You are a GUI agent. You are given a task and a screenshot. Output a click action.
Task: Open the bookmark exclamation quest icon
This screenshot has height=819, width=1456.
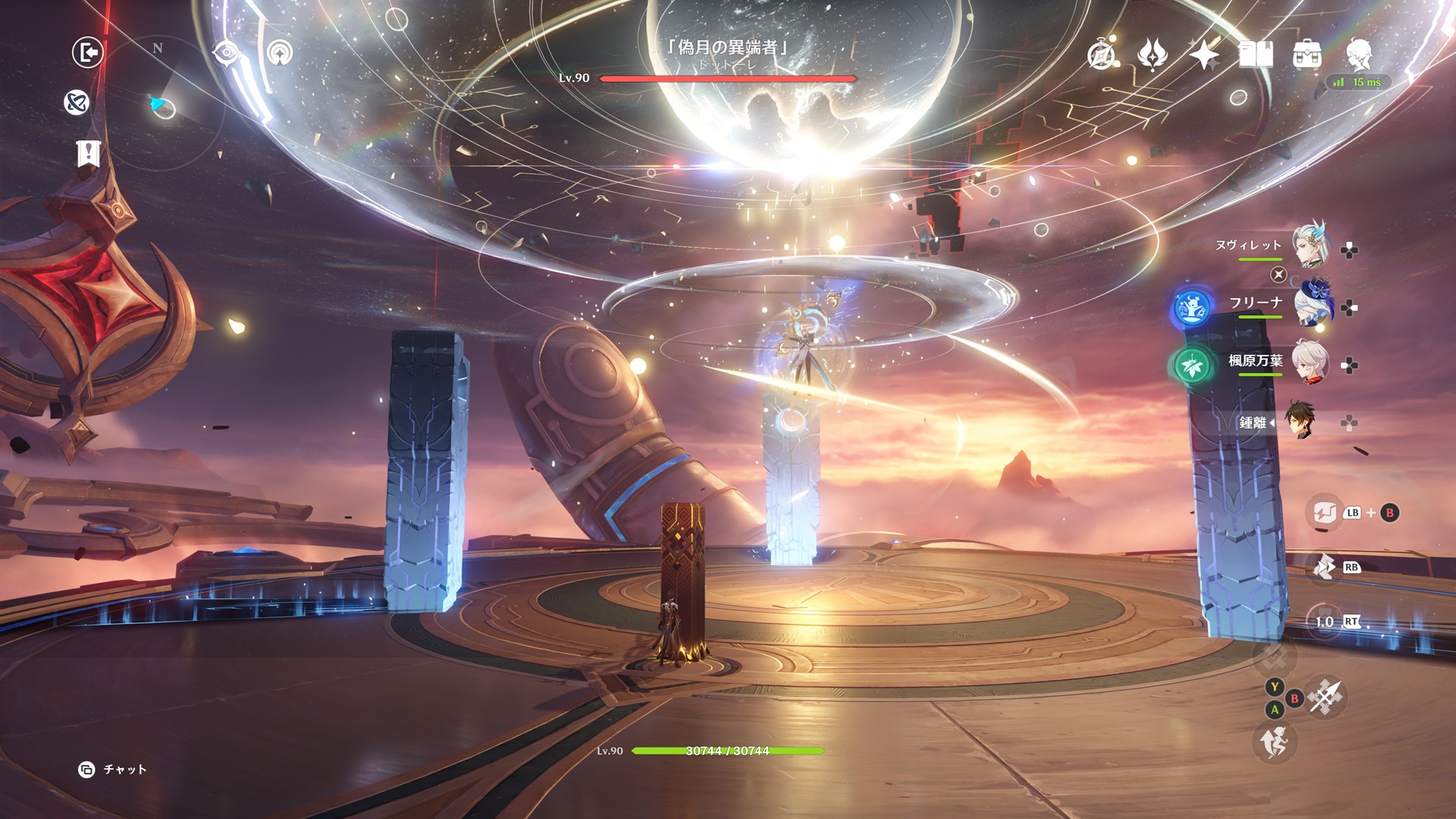(88, 153)
